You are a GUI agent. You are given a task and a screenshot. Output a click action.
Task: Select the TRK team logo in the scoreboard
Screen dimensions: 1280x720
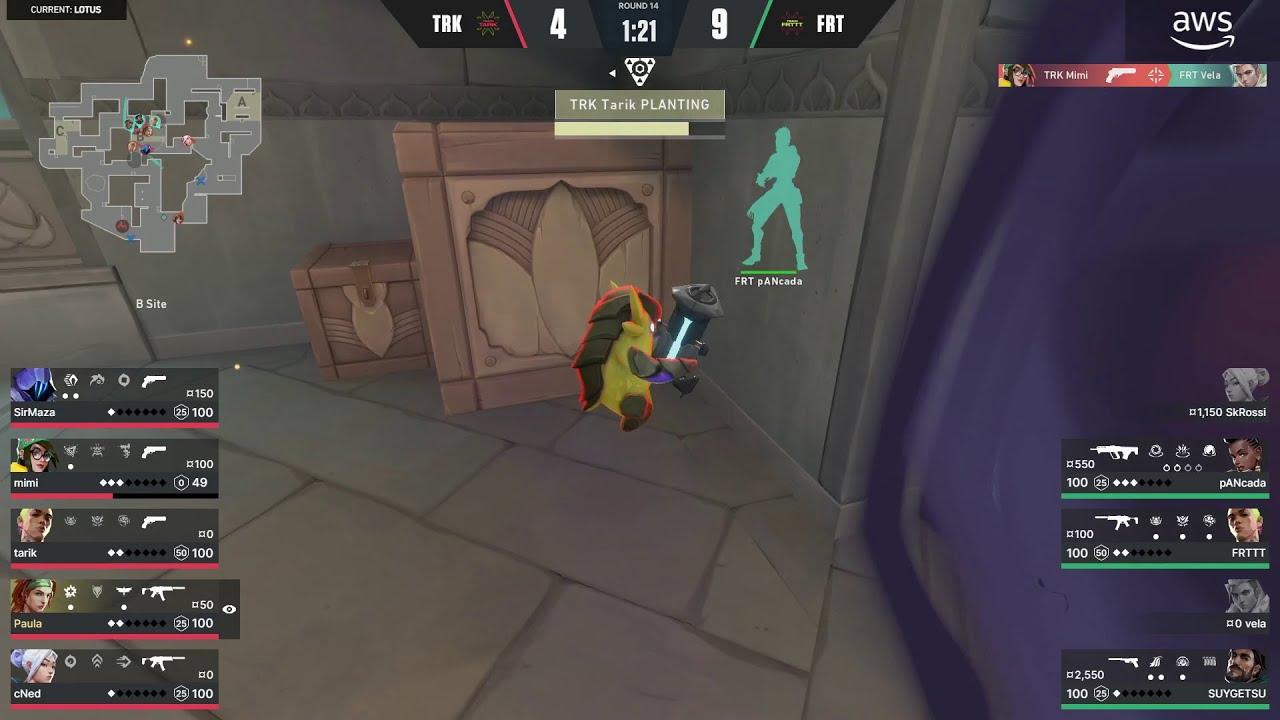[489, 23]
